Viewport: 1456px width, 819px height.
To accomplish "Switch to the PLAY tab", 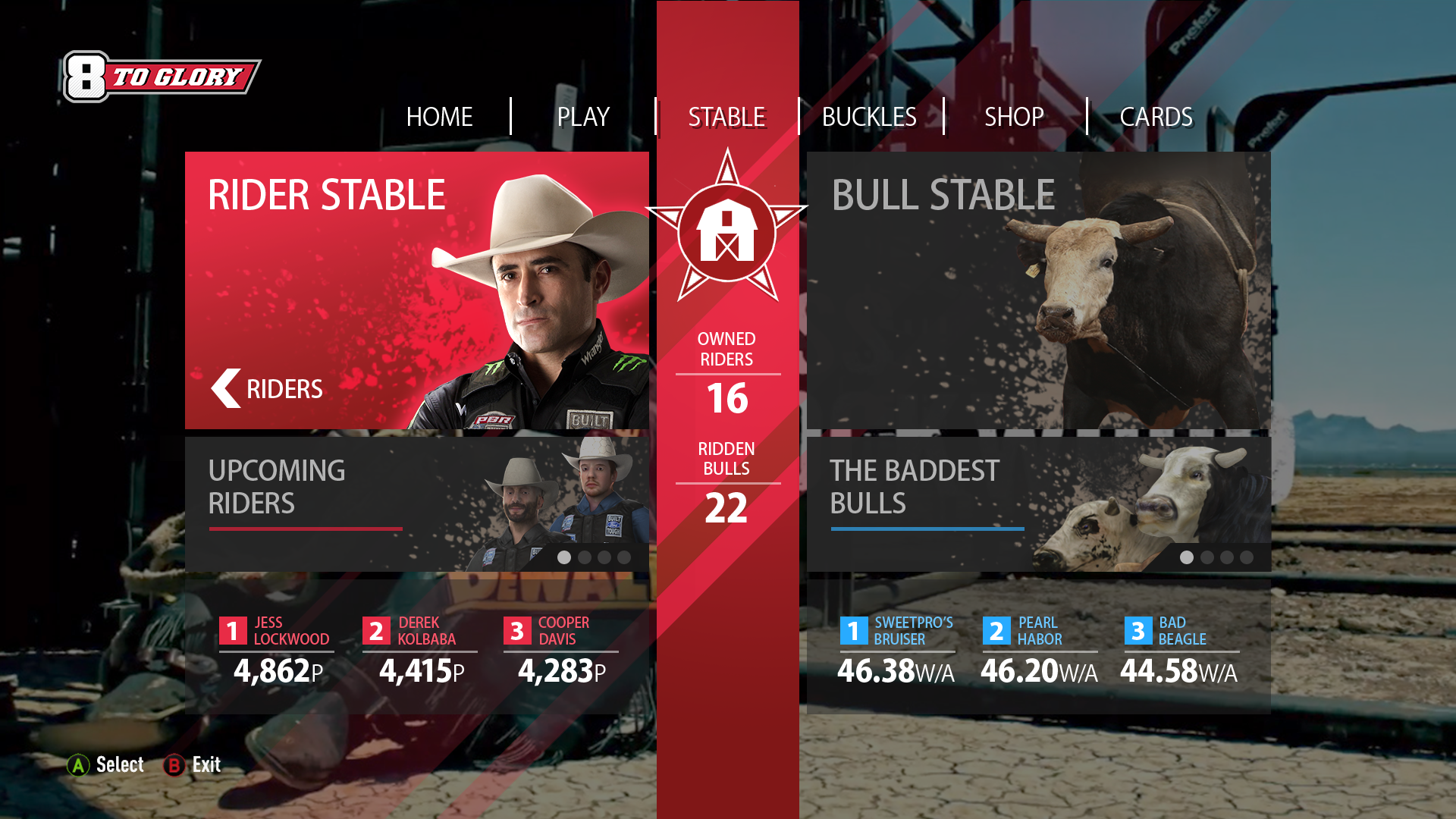I will [583, 117].
